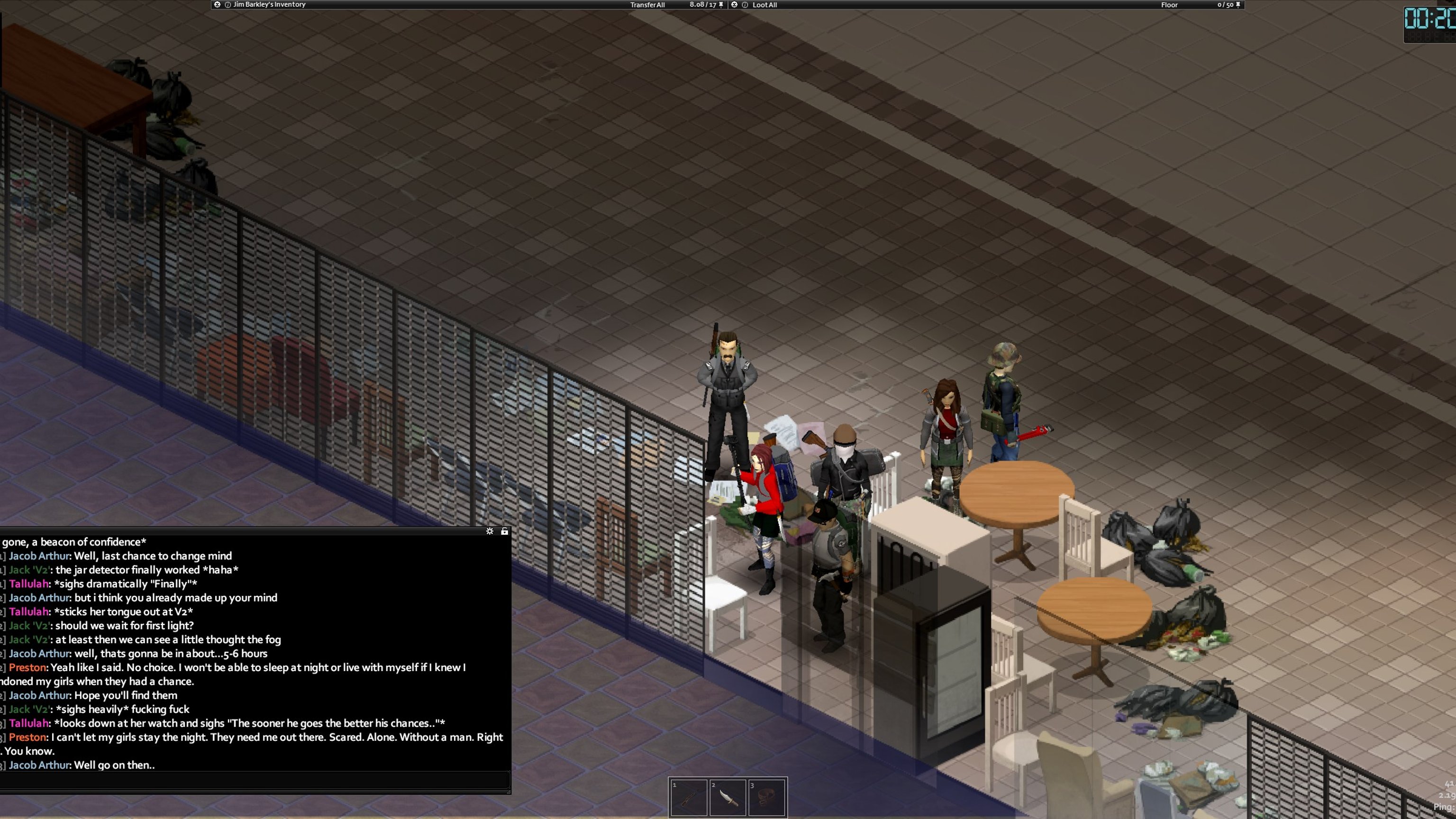
Task: Close Jim Barkley's Inventory panel
Action: click(x=217, y=5)
